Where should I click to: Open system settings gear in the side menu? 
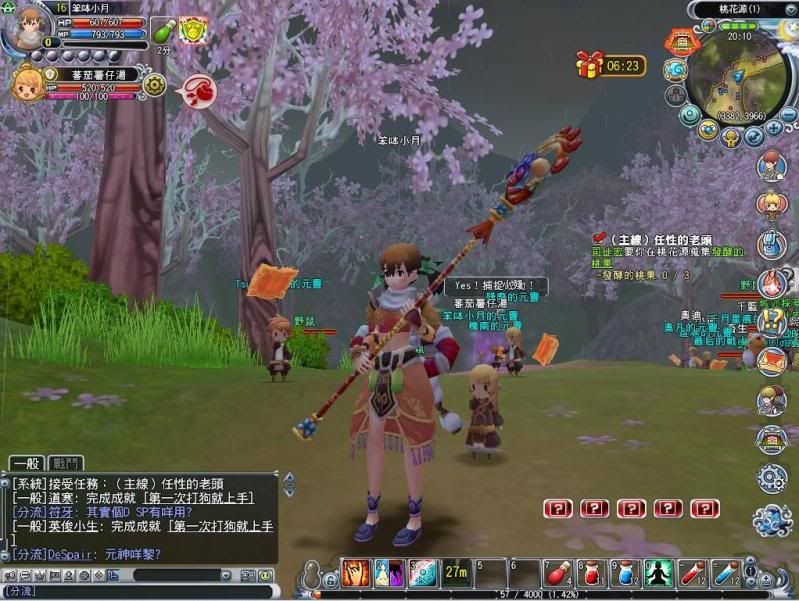[772, 478]
